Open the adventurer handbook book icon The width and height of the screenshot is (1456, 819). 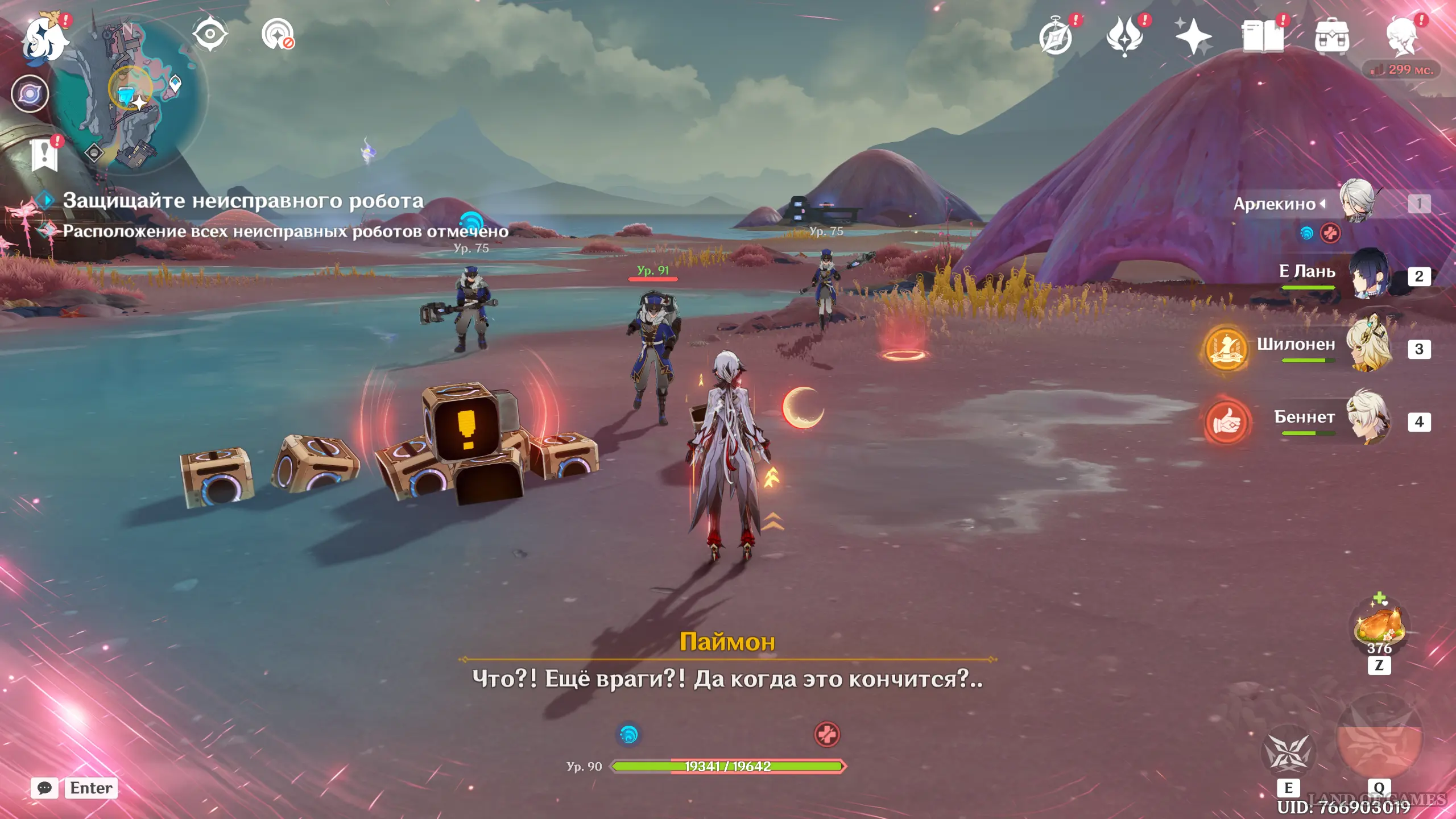1263,36
